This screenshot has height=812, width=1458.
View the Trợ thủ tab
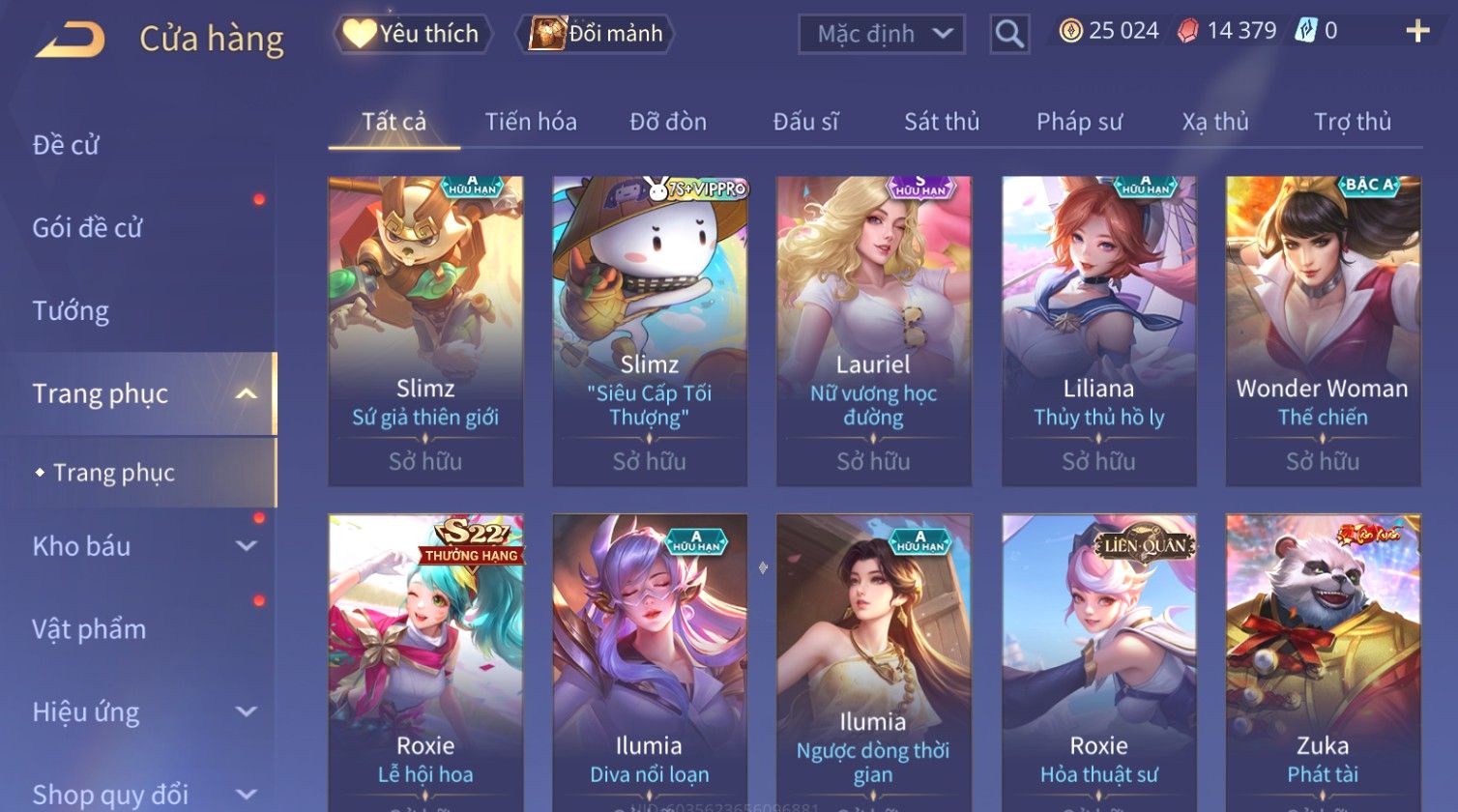pyautogui.click(x=1352, y=122)
